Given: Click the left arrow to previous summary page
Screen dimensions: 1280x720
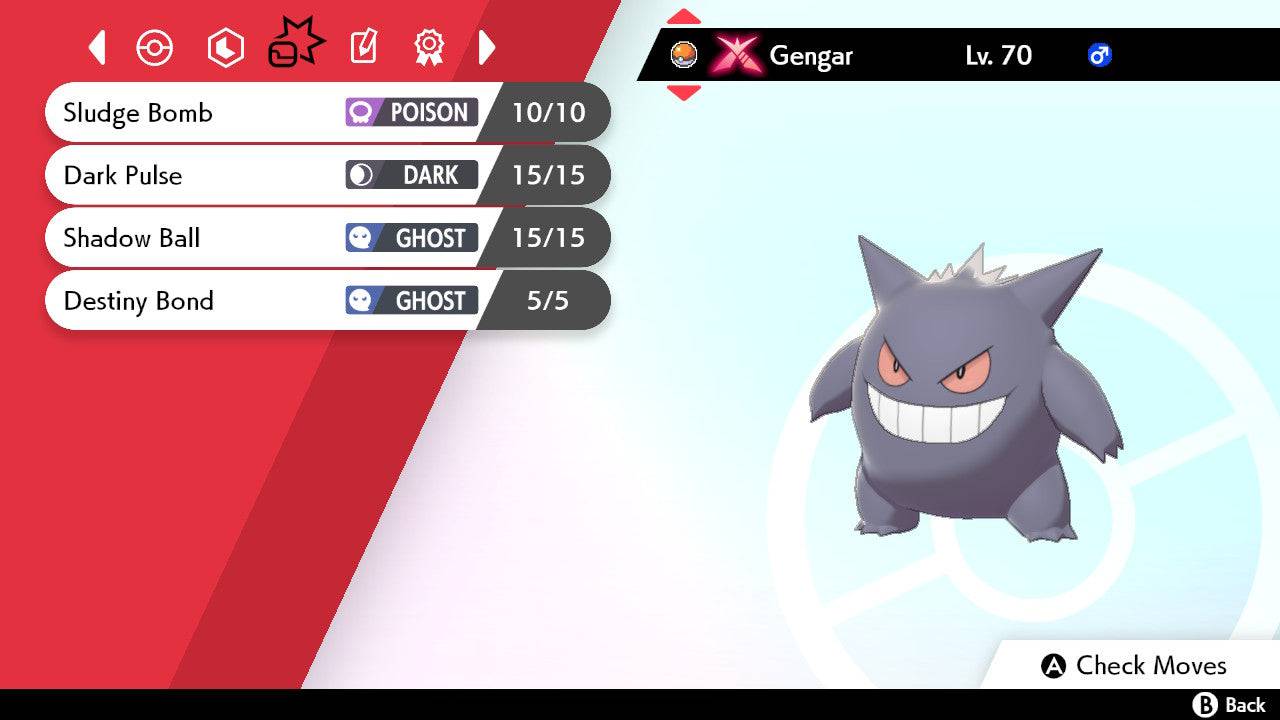Looking at the screenshot, I should (x=97, y=47).
